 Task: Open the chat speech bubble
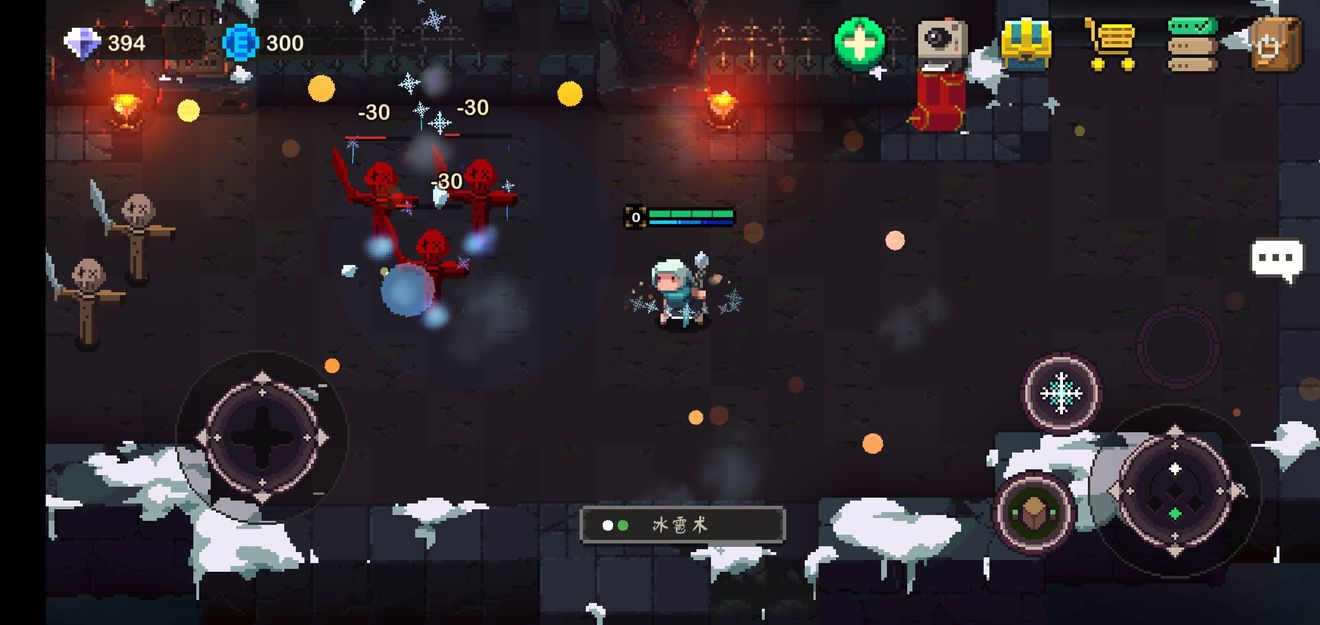pyautogui.click(x=1277, y=259)
